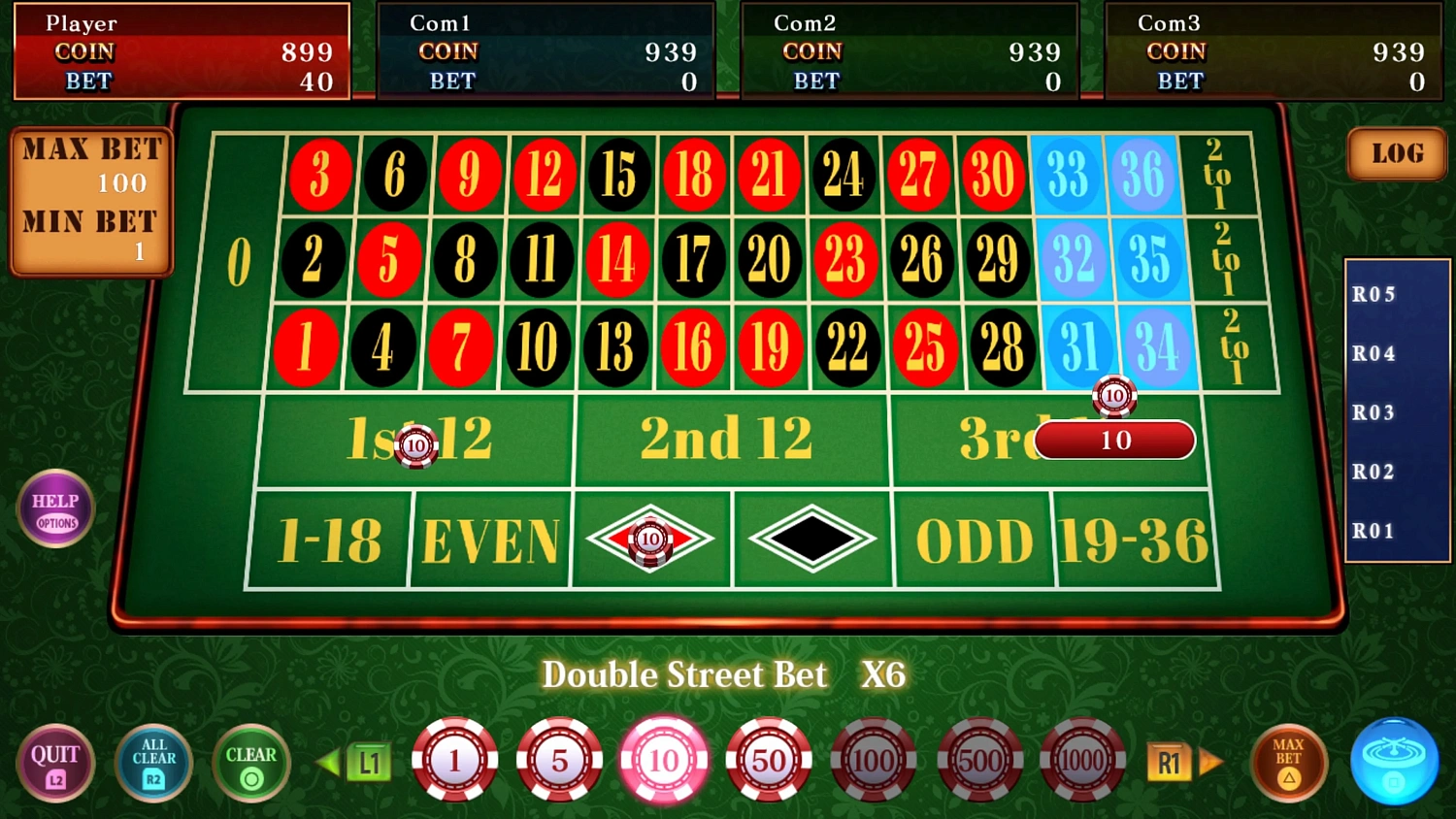The image size is (1456, 819).
Task: Select the 50 value betting chip
Action: [x=769, y=761]
